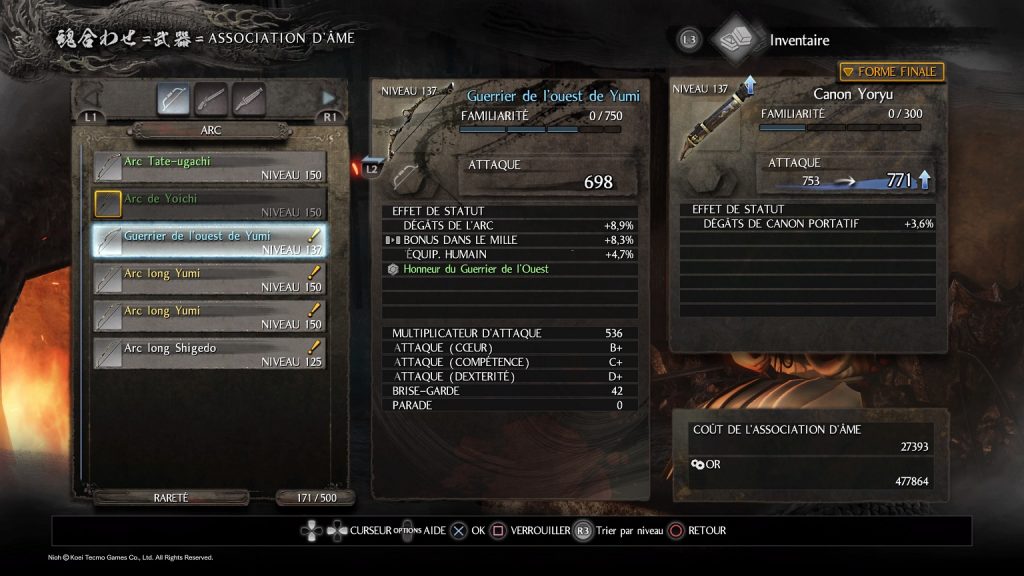This screenshot has height=576, width=1024.
Task: Change sorting with the Rareté button
Action: point(171,497)
